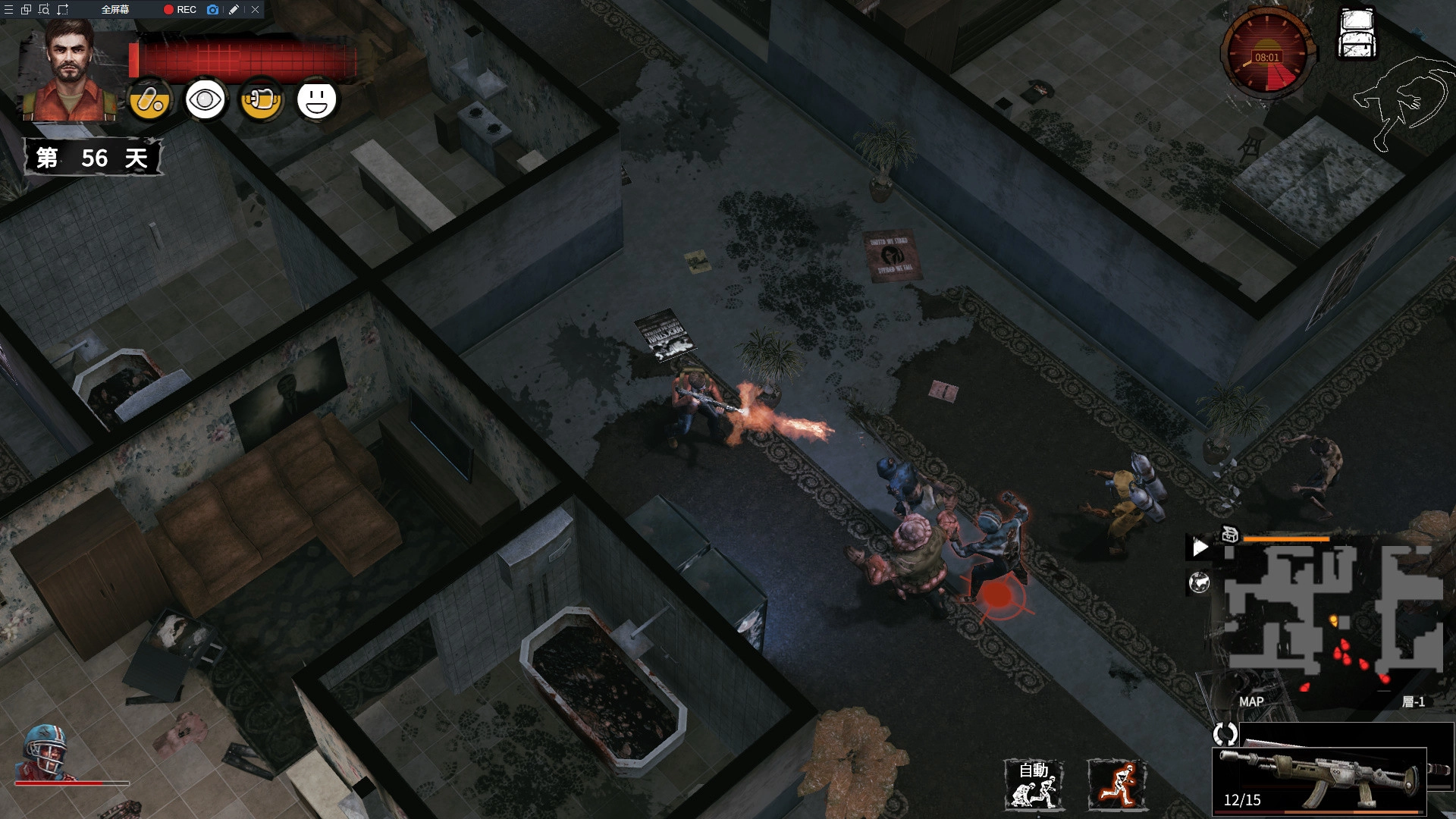This screenshot has height=819, width=1456.
Task: Select the eye vision status icon
Action: point(206,100)
